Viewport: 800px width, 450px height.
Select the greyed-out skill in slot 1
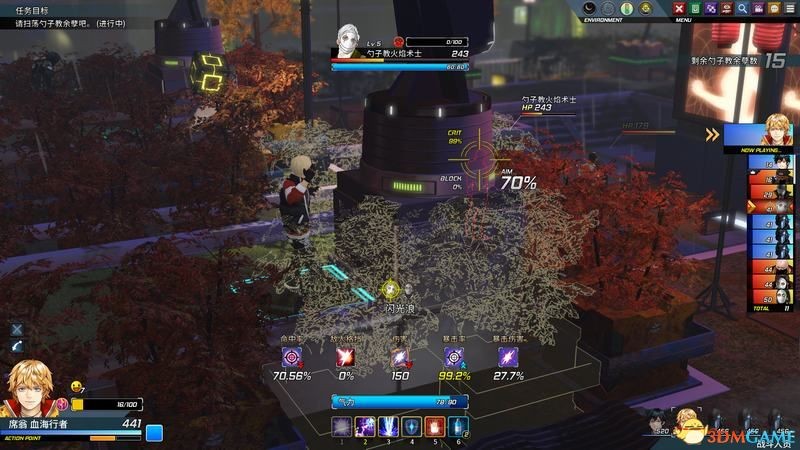click(342, 427)
